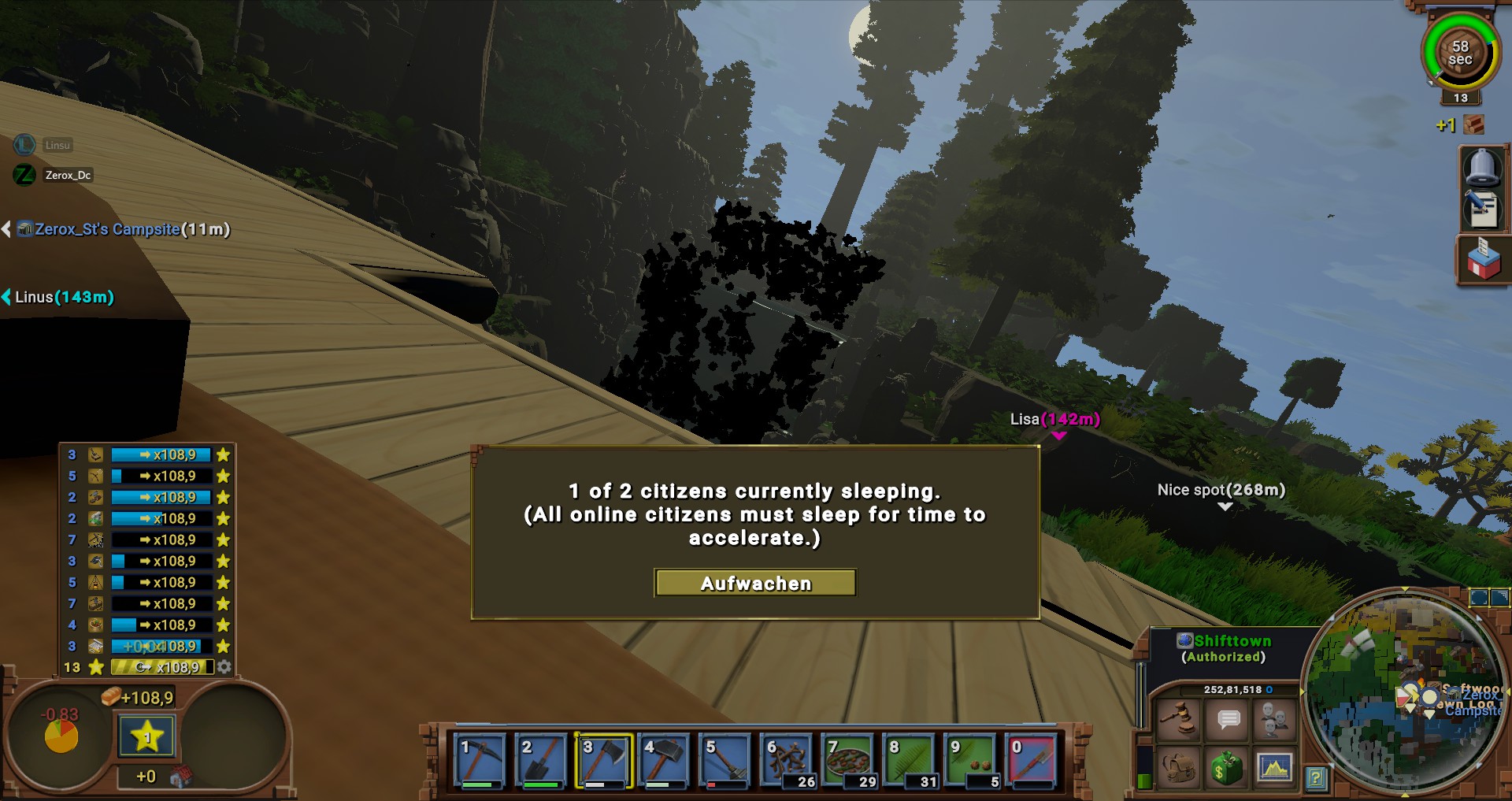Open the laws panel via gavel icon
Viewport: 1512px width, 801px height.
click(x=1178, y=720)
